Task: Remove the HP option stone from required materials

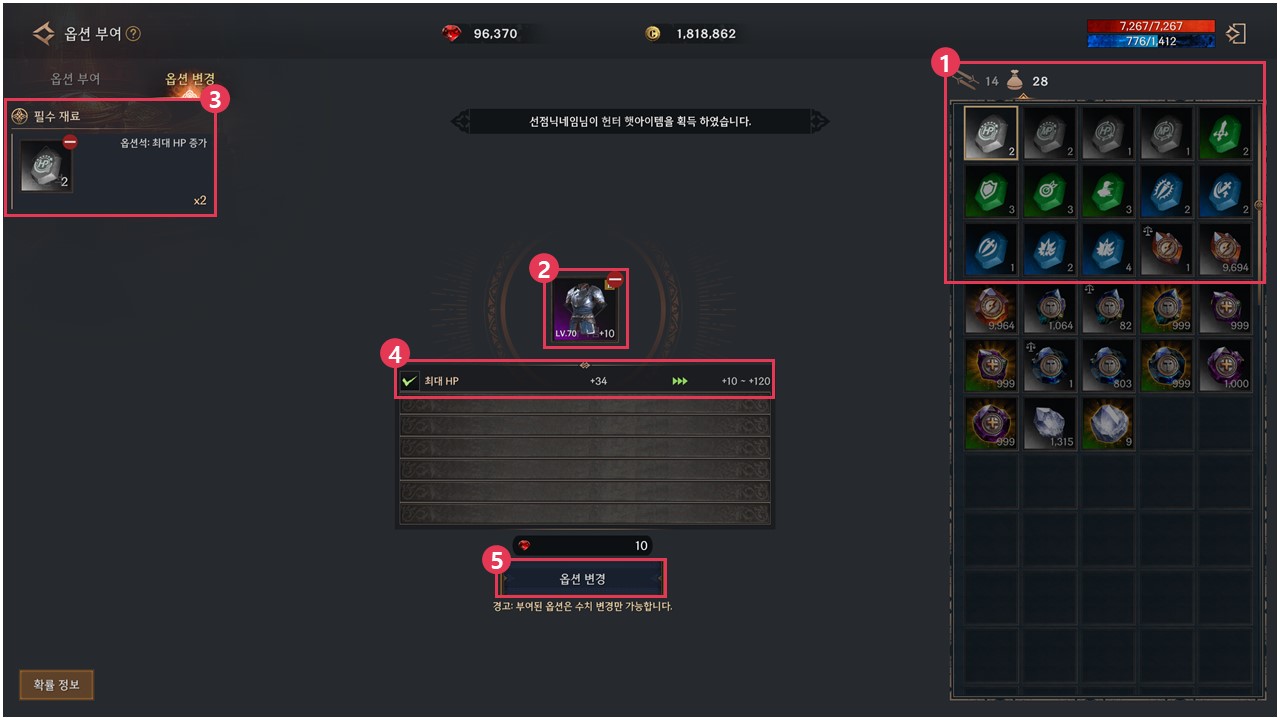Action: click(x=70, y=143)
